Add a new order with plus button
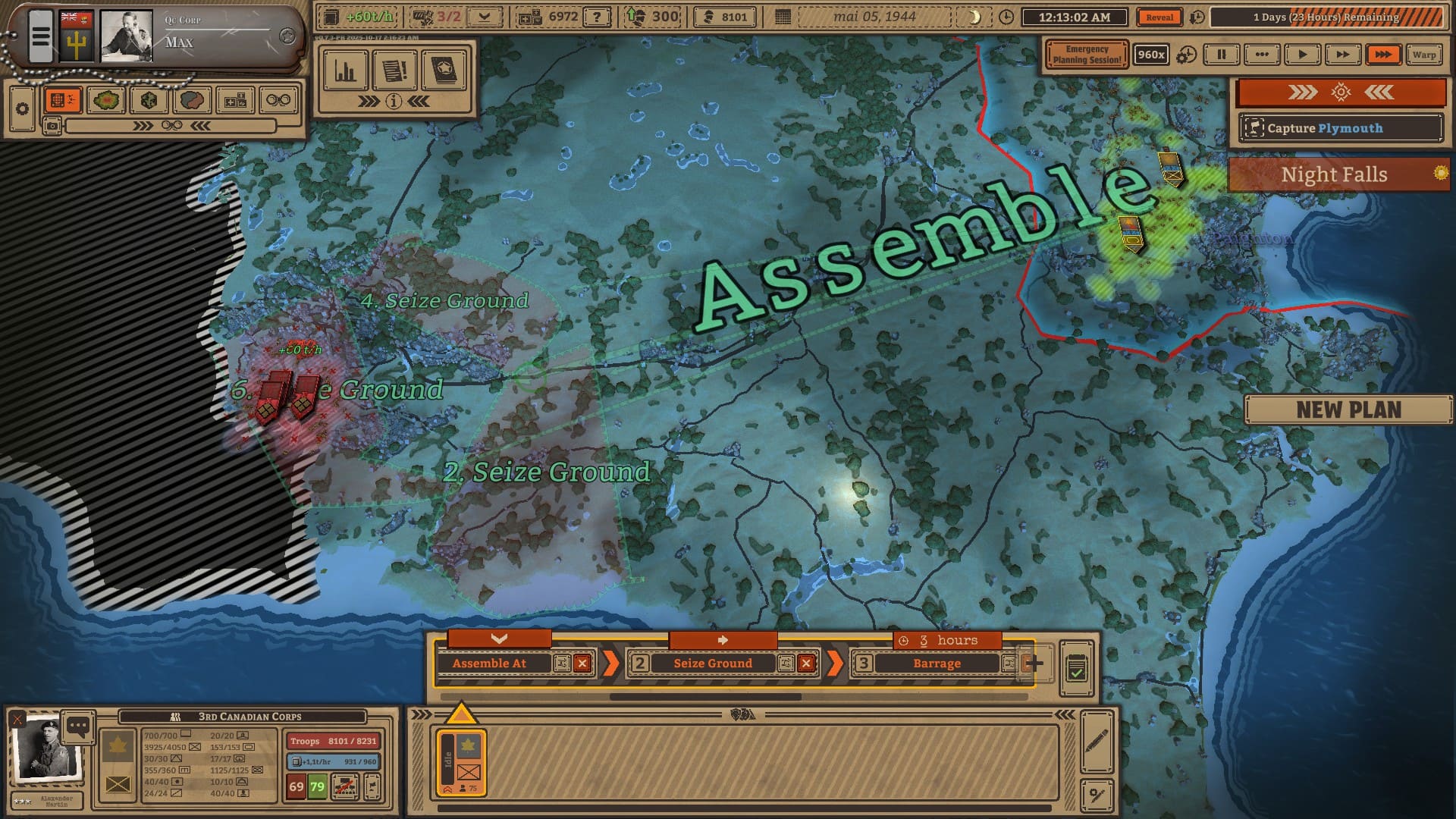1456x819 pixels. point(1034,664)
